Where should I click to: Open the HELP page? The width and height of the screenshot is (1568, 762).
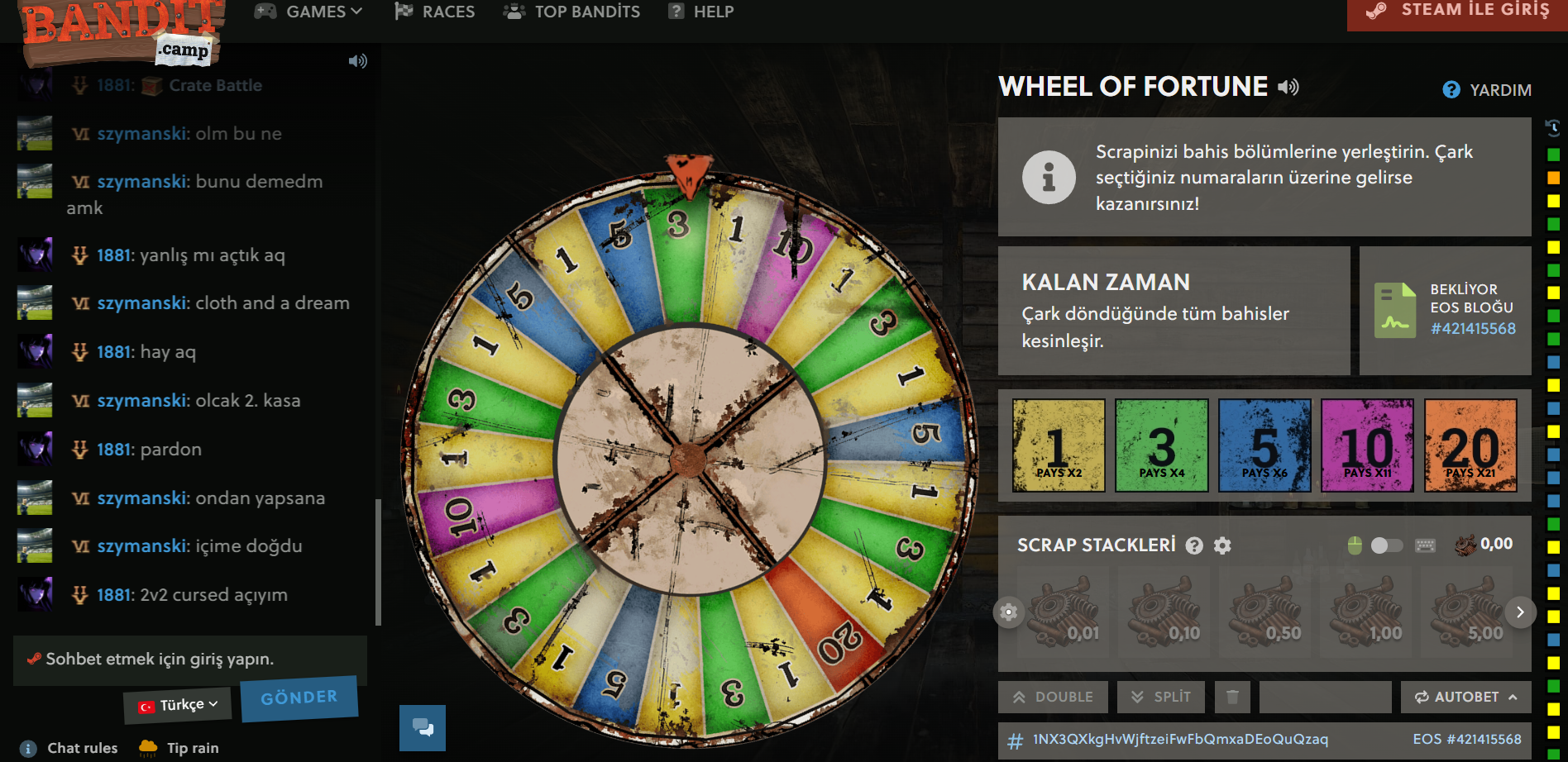tap(701, 12)
